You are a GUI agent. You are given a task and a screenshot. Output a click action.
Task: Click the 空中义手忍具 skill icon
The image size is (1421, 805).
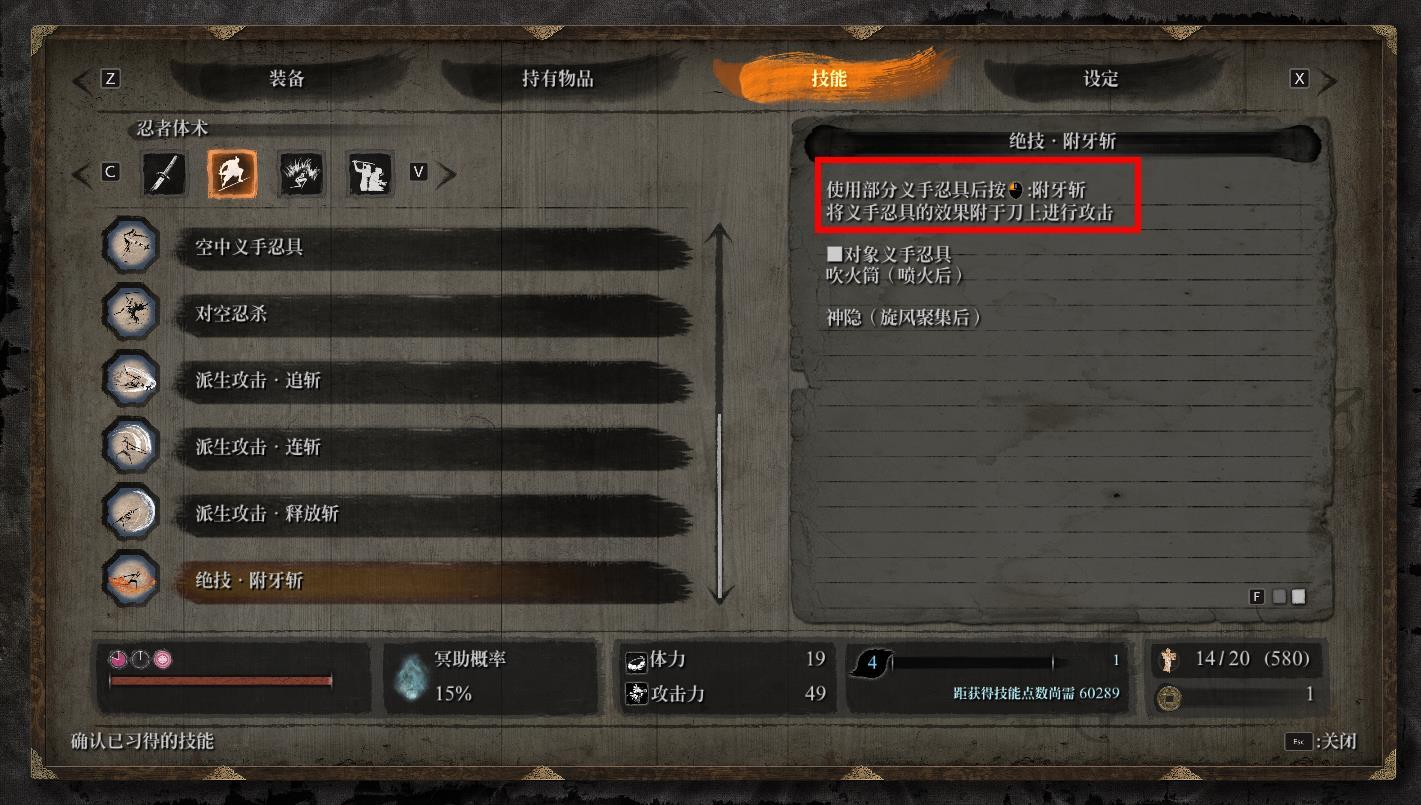click(130, 245)
